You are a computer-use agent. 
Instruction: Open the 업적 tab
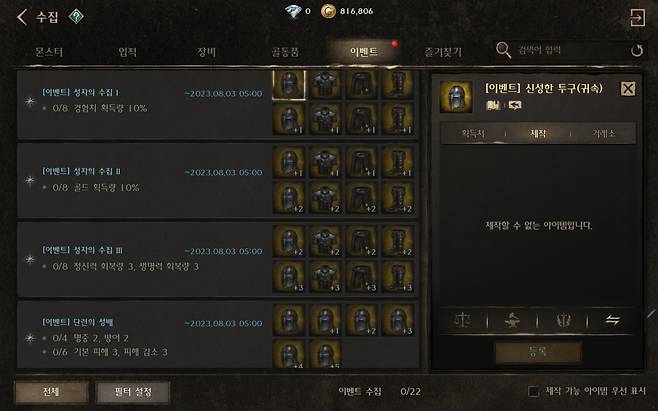coord(127,50)
